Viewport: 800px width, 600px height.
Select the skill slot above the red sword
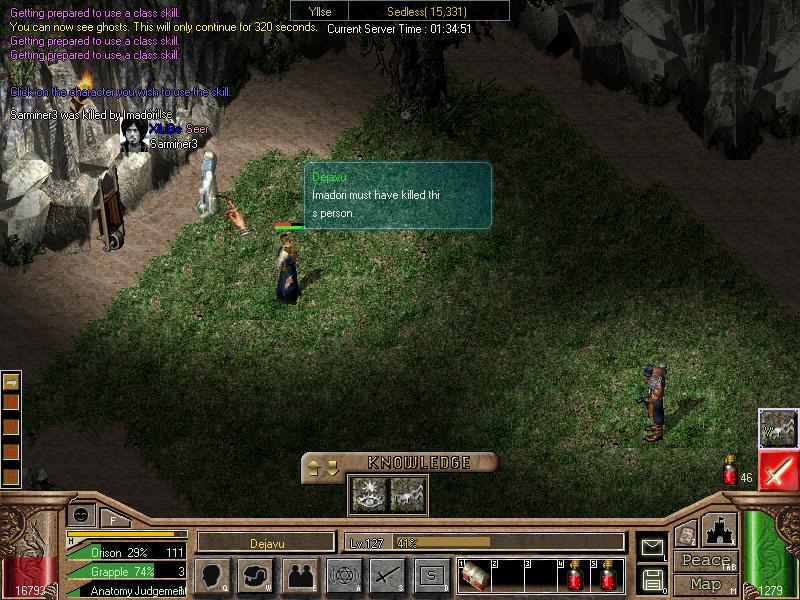tap(778, 428)
